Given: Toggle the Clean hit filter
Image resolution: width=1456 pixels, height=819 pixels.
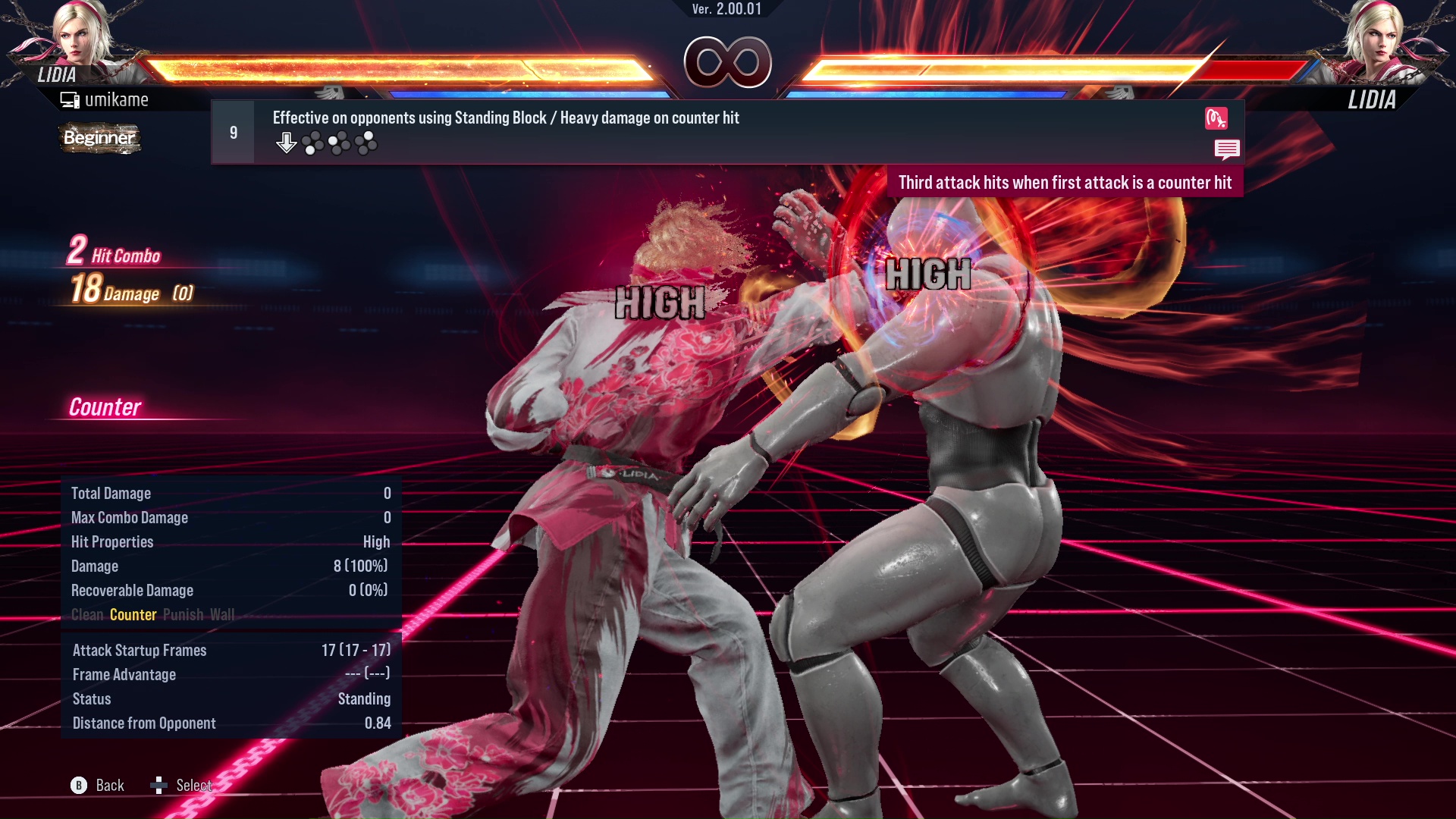Looking at the screenshot, I should [86, 615].
